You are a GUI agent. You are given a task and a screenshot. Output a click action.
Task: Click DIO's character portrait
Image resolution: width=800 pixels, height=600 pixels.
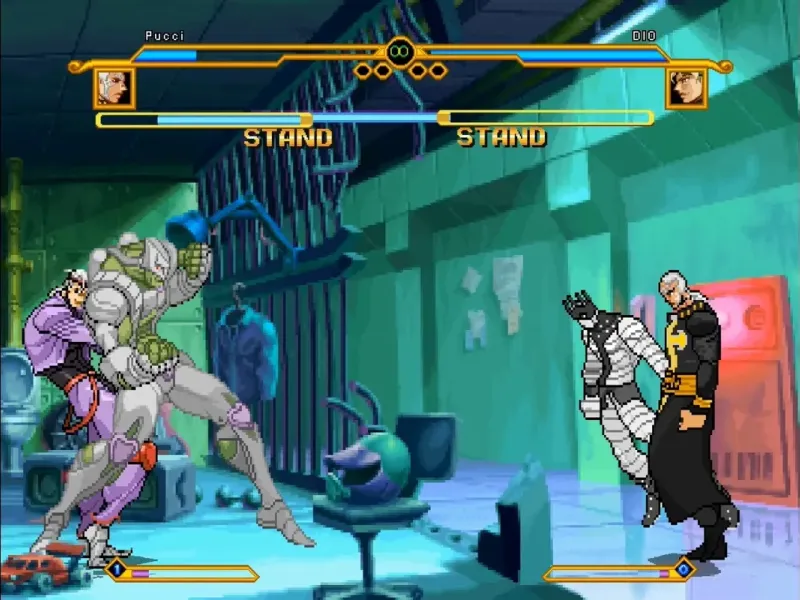(x=686, y=88)
